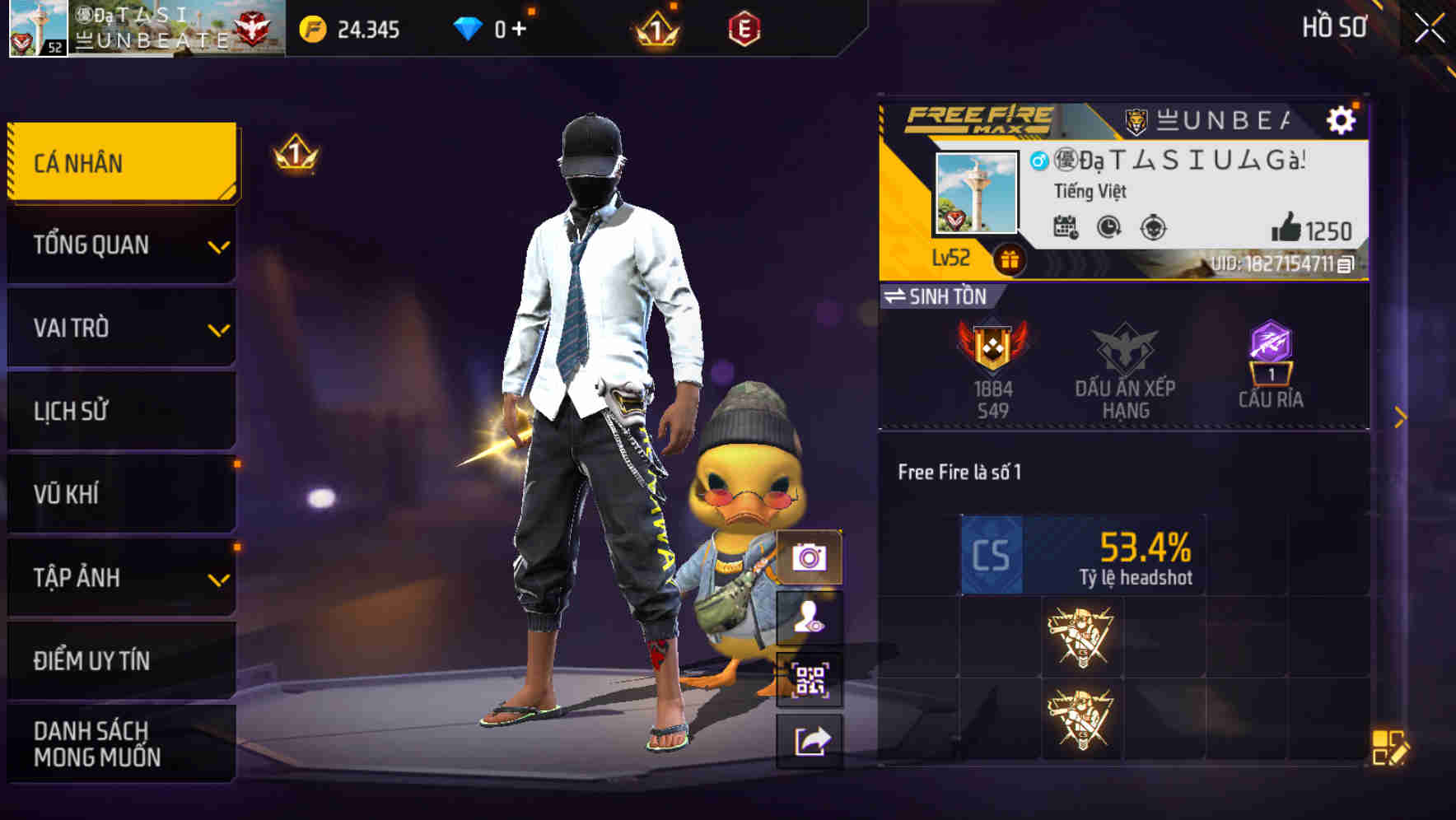Open Danh Sách Mong Muốn
Image resolution: width=1456 pixels, height=820 pixels.
(121, 743)
